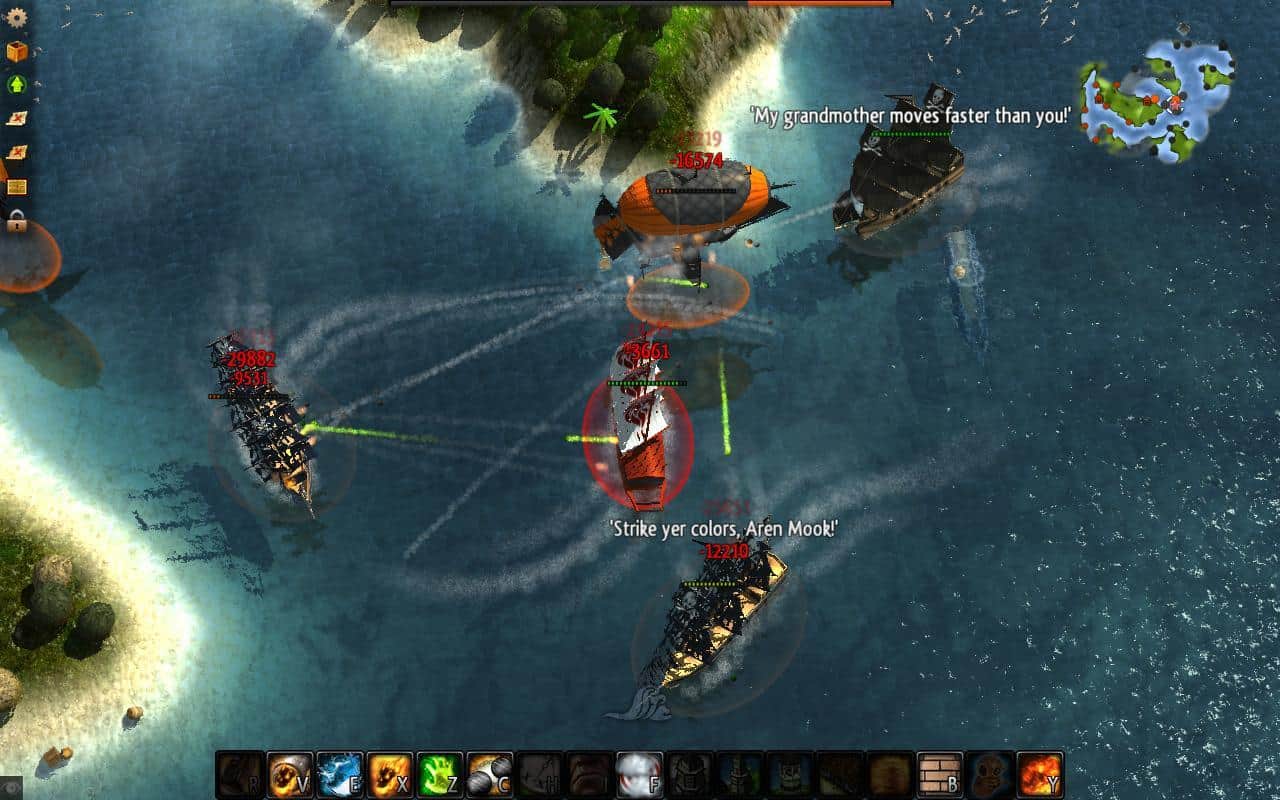Screen dimensions: 1280x800
Task: Open the cargo crate inventory icon
Action: point(15,53)
